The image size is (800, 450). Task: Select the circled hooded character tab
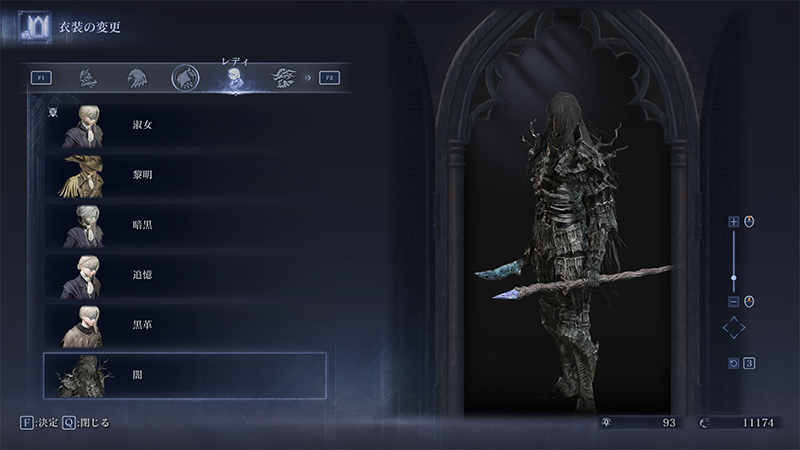click(185, 77)
